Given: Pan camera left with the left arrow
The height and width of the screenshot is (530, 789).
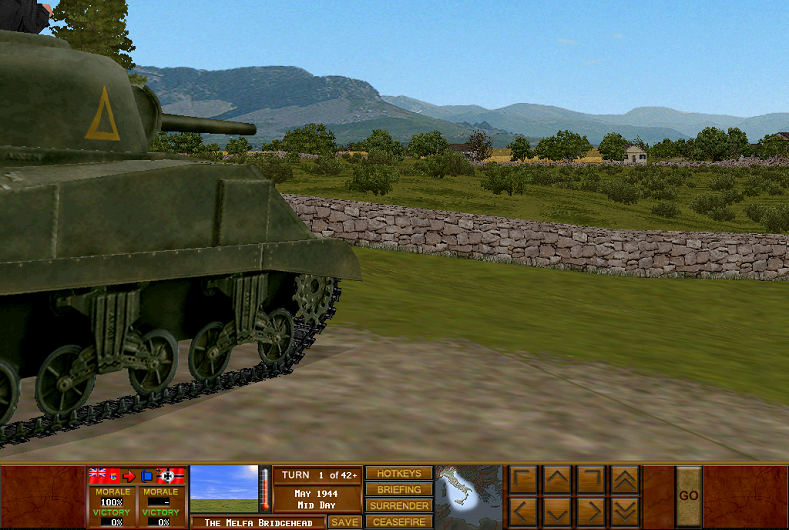Looking at the screenshot, I should [523, 513].
